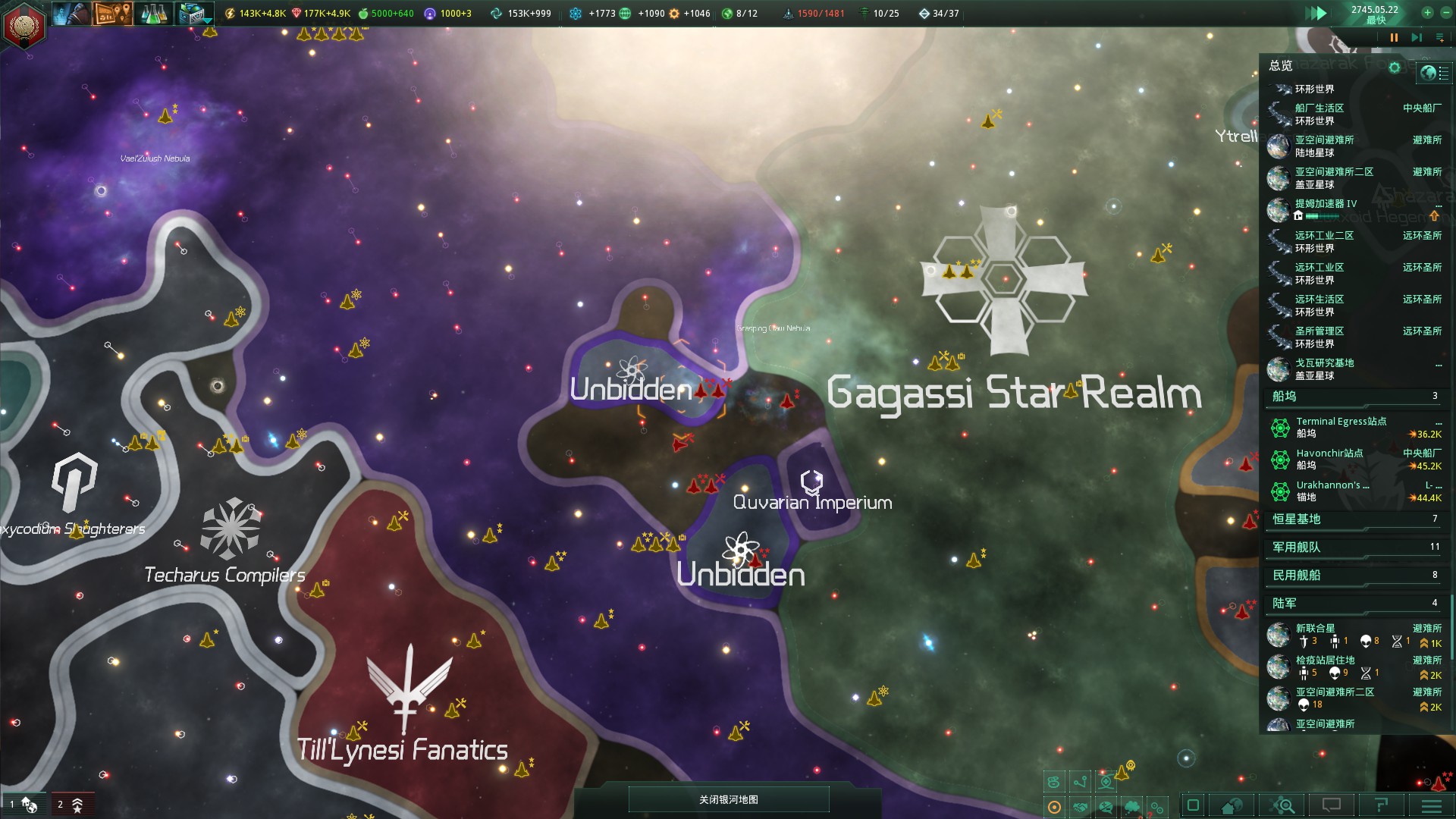Open the research panel flask icon
This screenshot has height=819, width=1456.
click(x=153, y=13)
